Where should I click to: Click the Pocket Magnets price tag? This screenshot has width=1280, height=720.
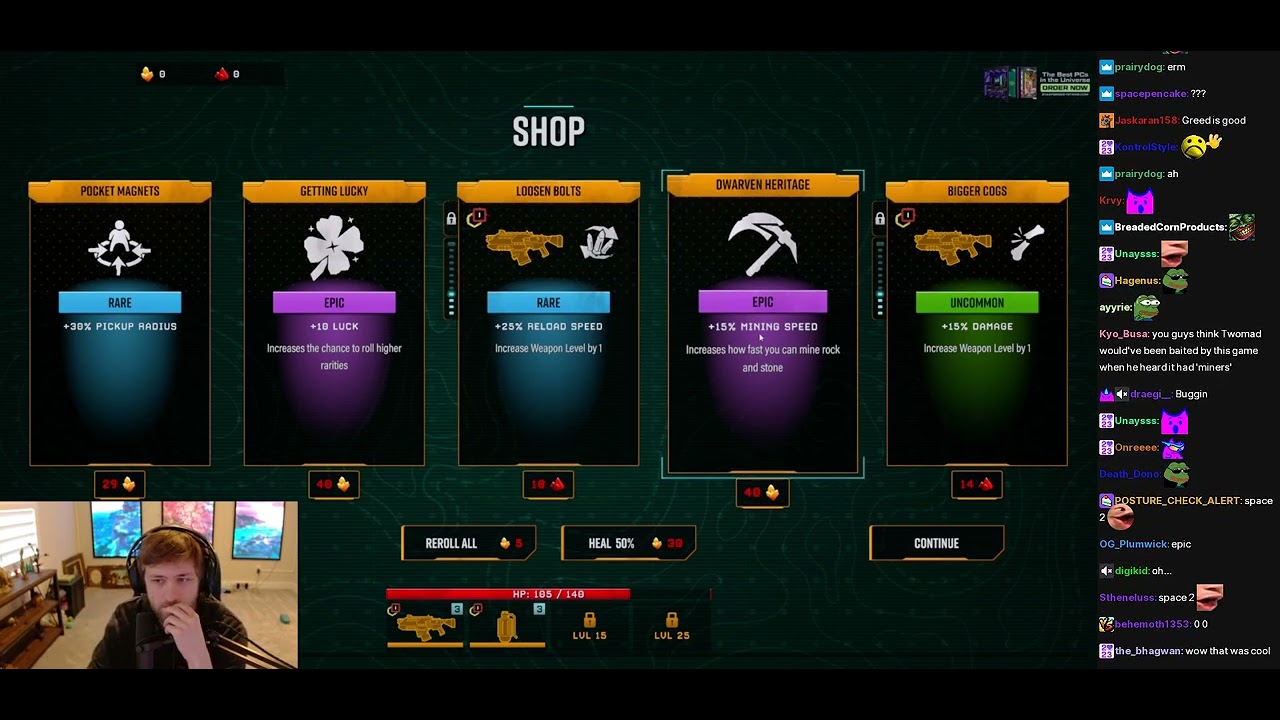tap(120, 484)
